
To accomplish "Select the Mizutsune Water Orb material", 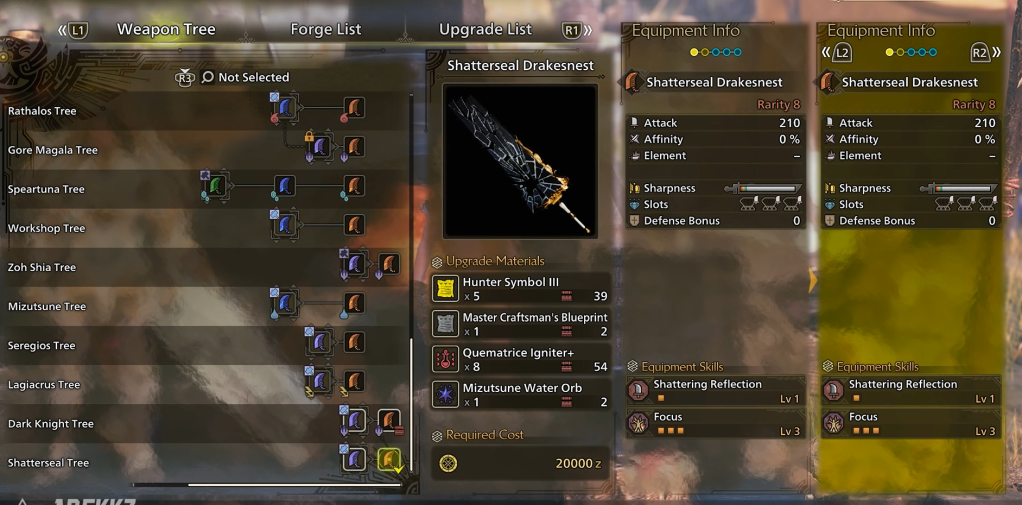I will (521, 394).
